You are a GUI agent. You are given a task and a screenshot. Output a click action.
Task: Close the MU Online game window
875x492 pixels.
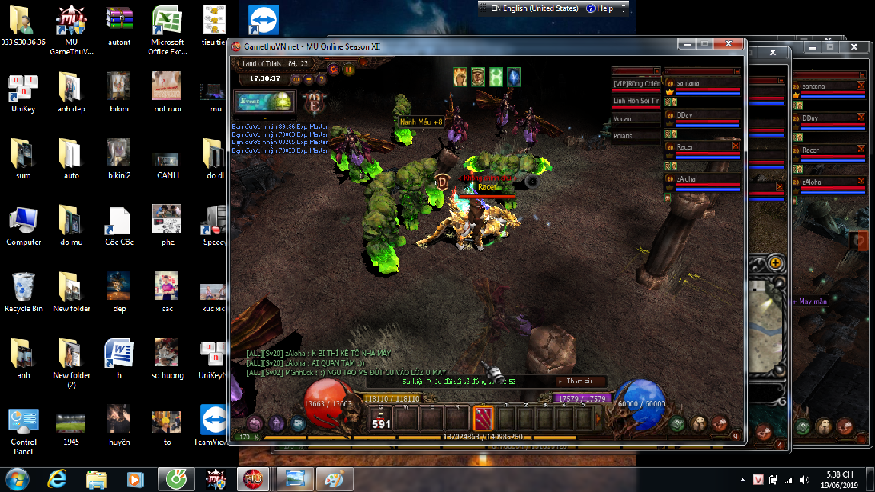[731, 46]
